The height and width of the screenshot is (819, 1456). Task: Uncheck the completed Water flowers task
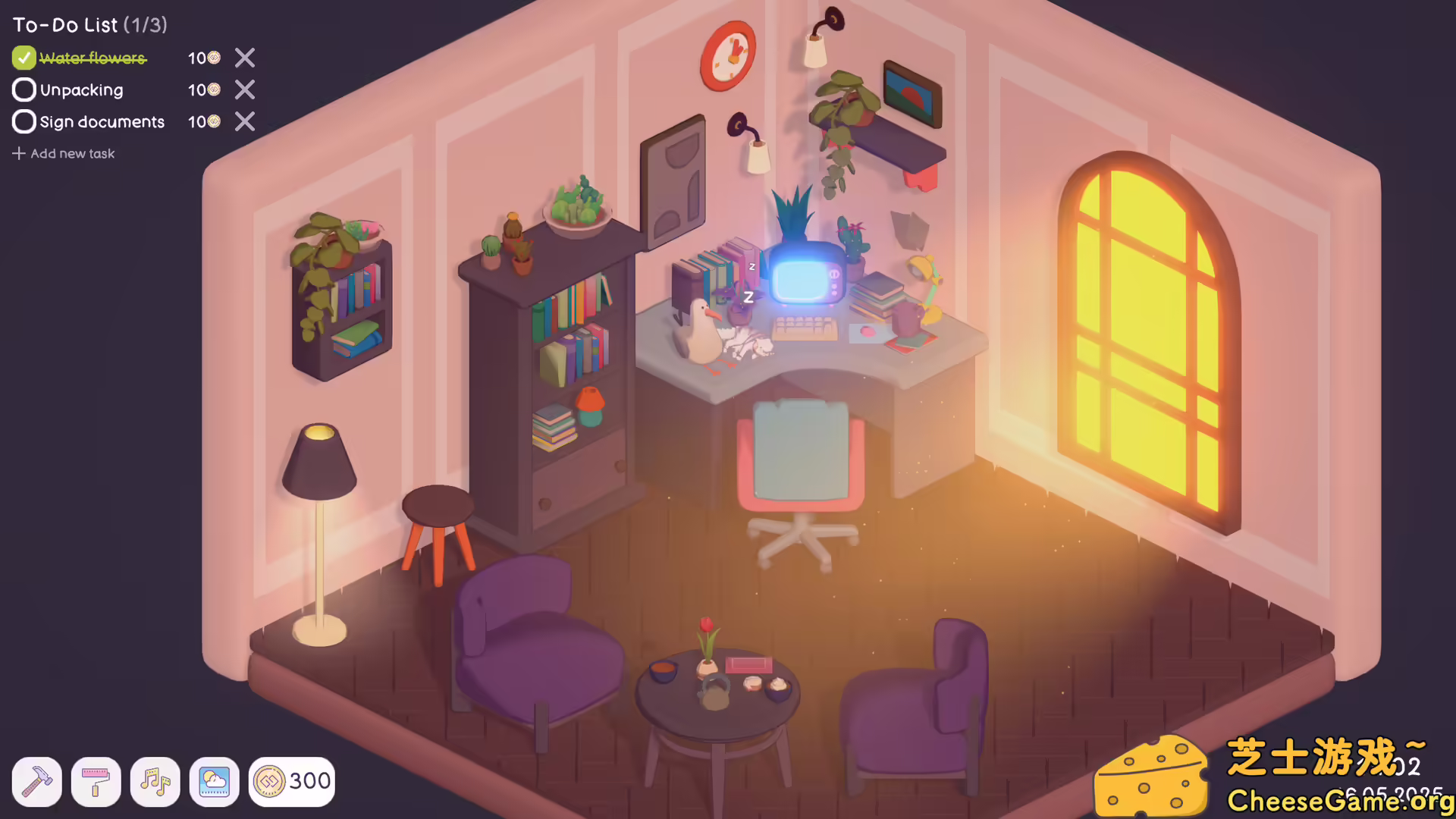24,58
